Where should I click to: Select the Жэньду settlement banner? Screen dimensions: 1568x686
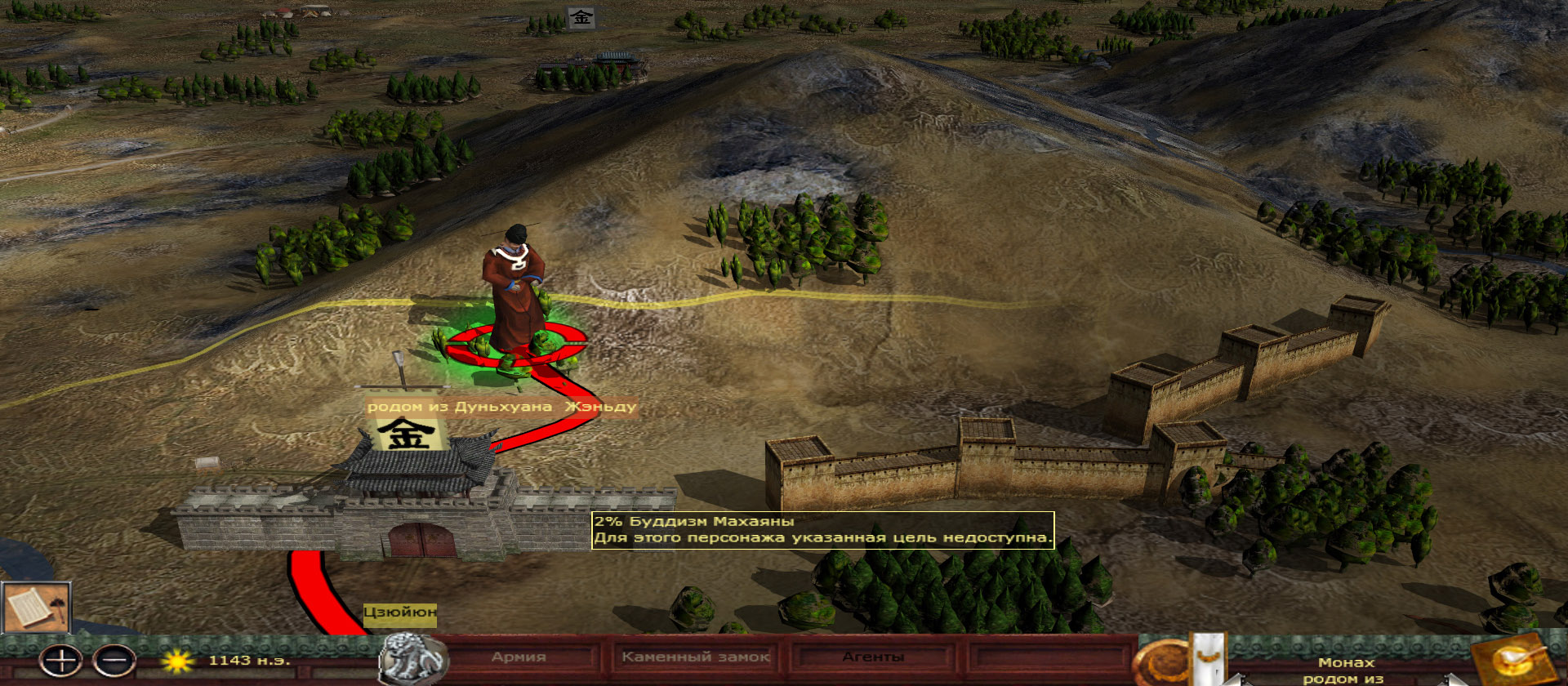click(x=408, y=433)
